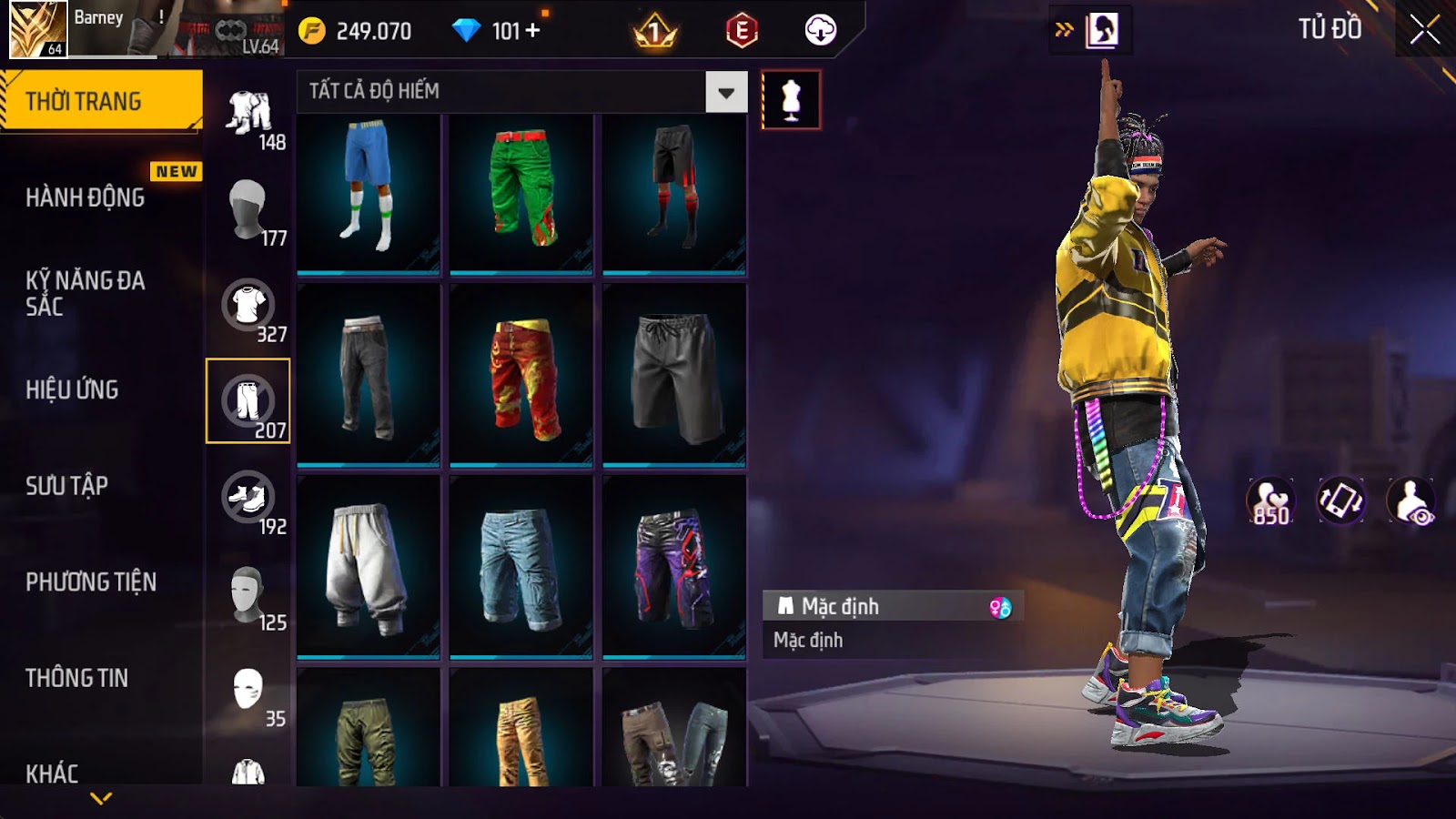Viewport: 1456px width, 819px height.
Task: Show the shoes category
Action: point(248,500)
